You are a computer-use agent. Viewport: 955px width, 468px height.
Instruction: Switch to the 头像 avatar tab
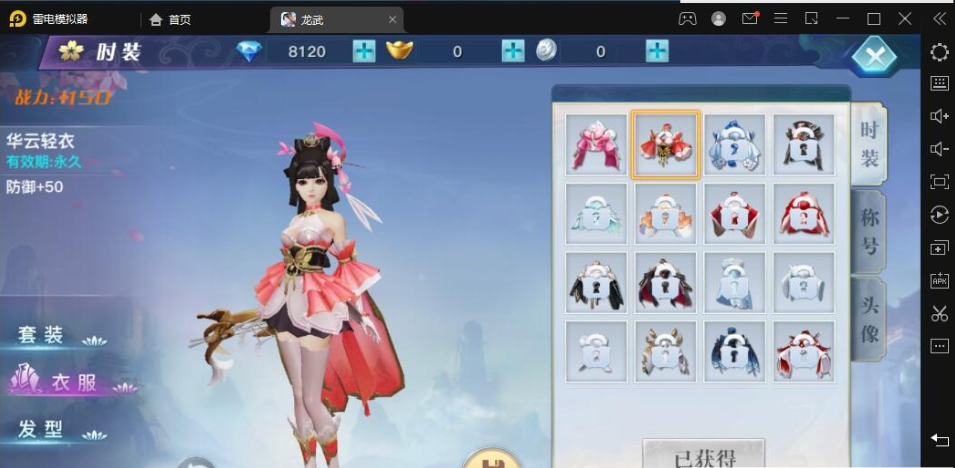tap(870, 319)
